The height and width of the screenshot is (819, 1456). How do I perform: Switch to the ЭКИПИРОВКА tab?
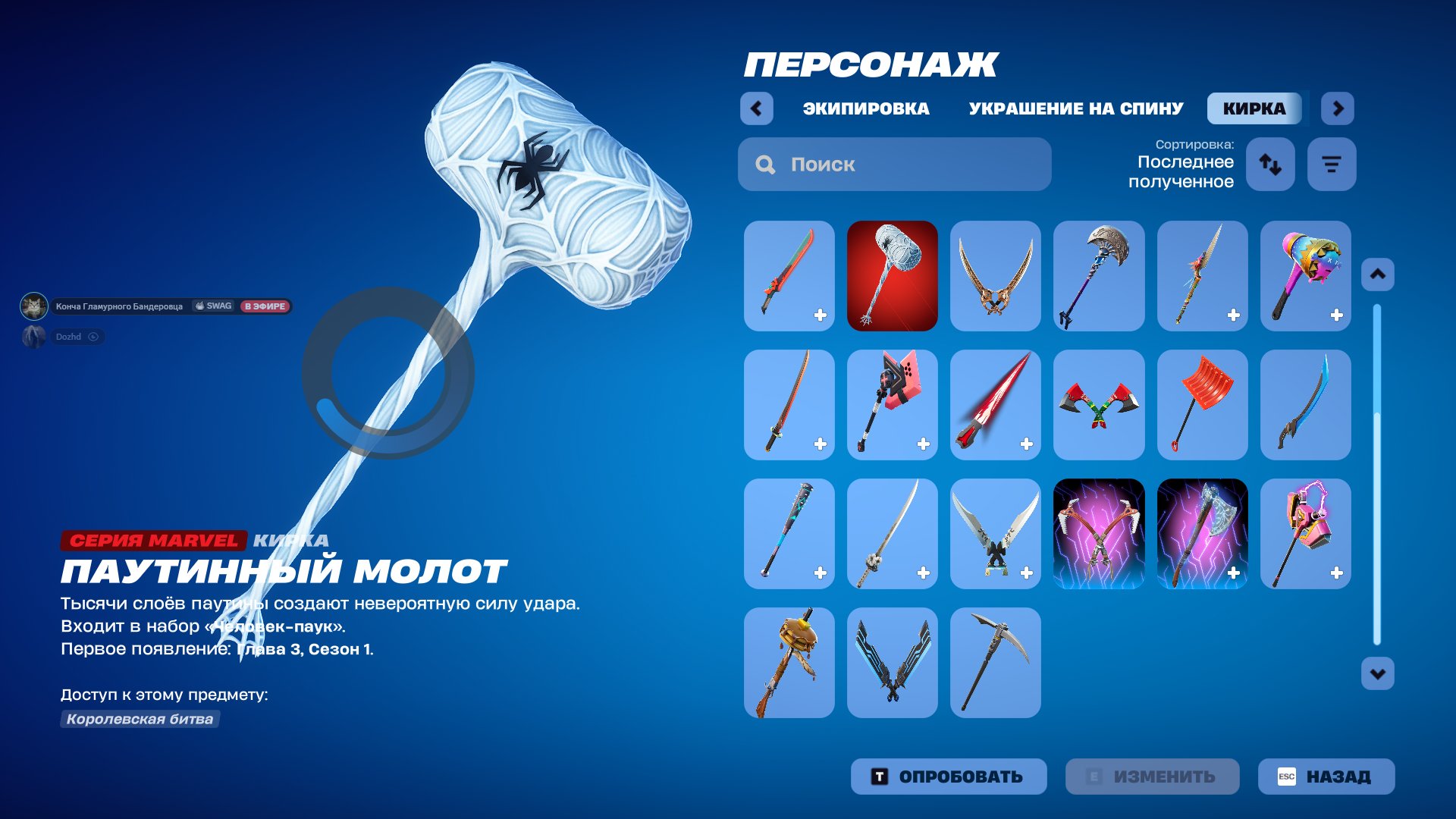tap(864, 108)
